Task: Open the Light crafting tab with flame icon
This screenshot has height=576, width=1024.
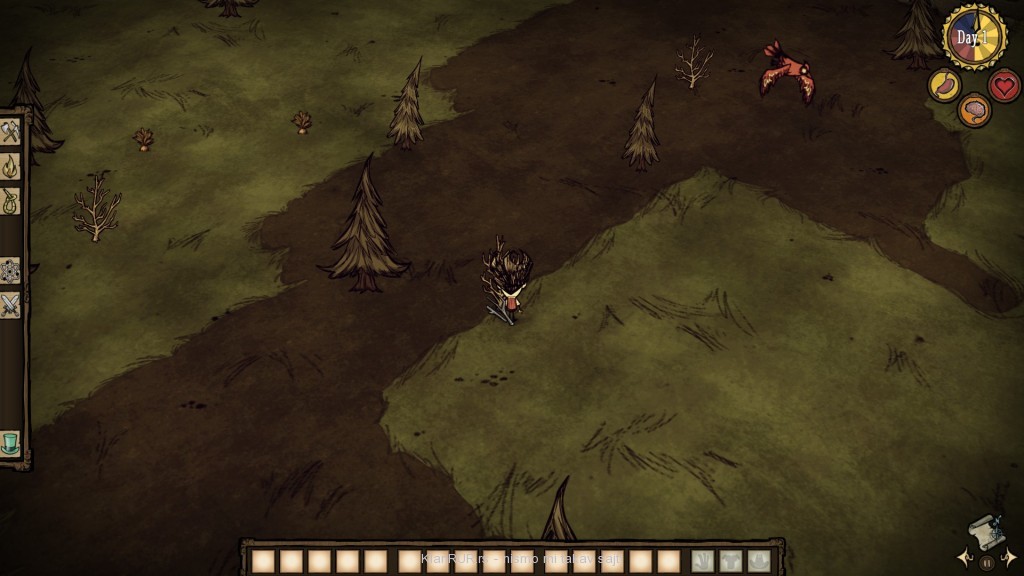Action: [11, 166]
